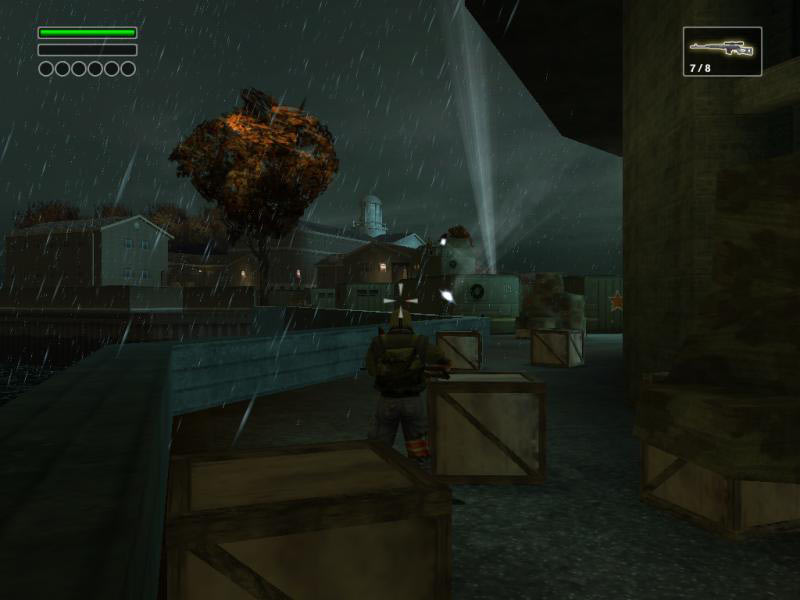Select the sniper rifle weapon icon
This screenshot has height=600, width=800.
pos(722,48)
